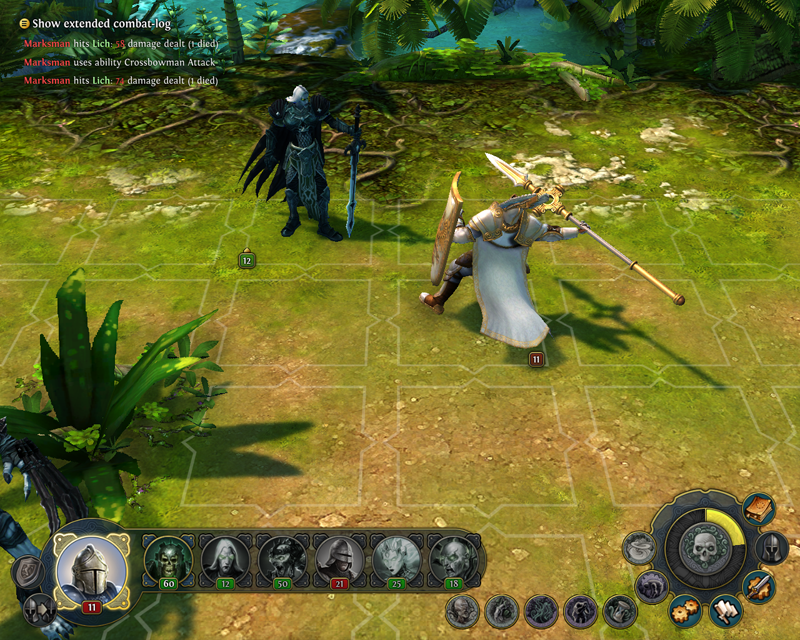The image size is (800, 640).
Task: Show the extended combat-log
Action: point(25,23)
